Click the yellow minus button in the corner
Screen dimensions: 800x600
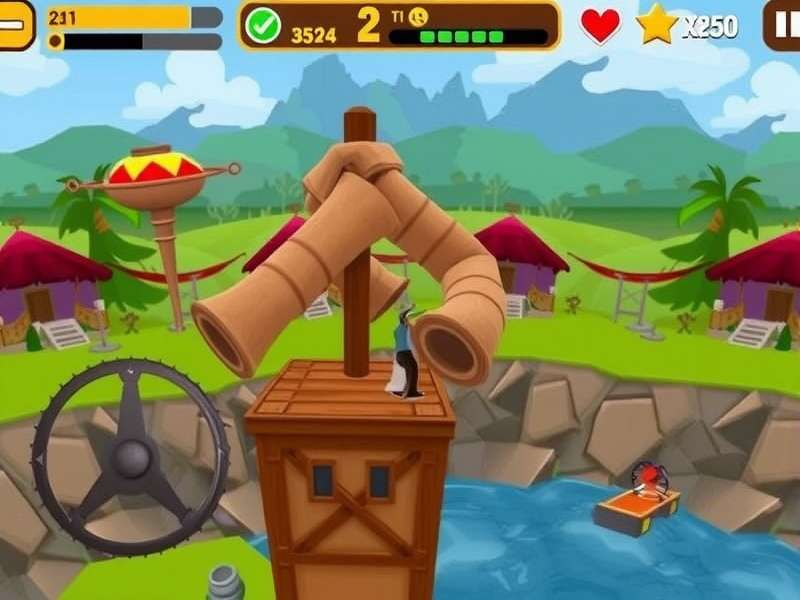15,25
